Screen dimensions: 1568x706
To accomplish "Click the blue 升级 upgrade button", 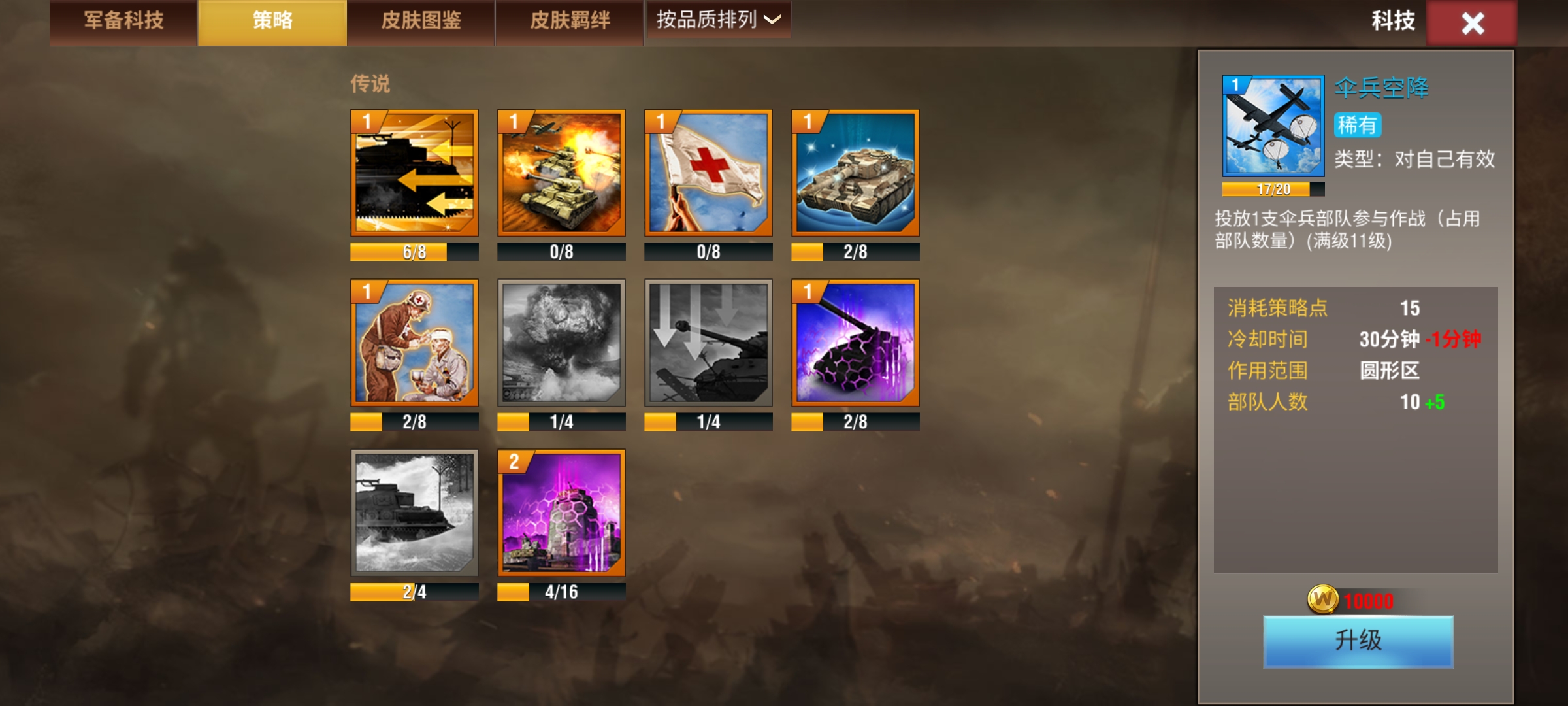I will [x=1358, y=641].
